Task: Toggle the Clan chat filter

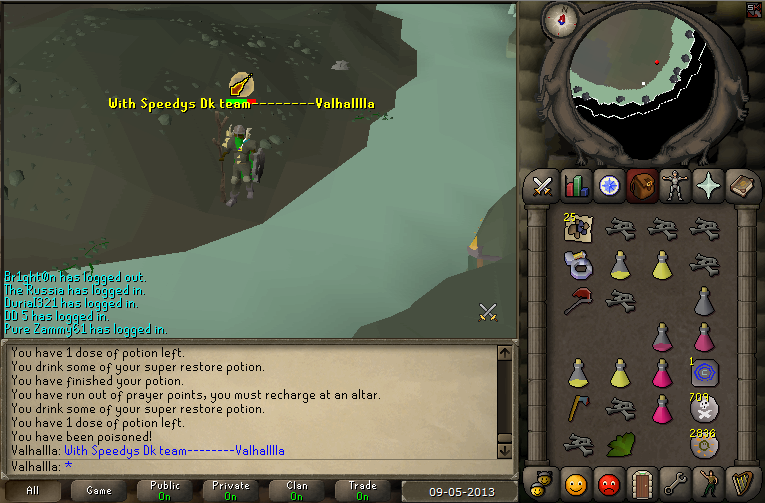Action: [x=297, y=491]
